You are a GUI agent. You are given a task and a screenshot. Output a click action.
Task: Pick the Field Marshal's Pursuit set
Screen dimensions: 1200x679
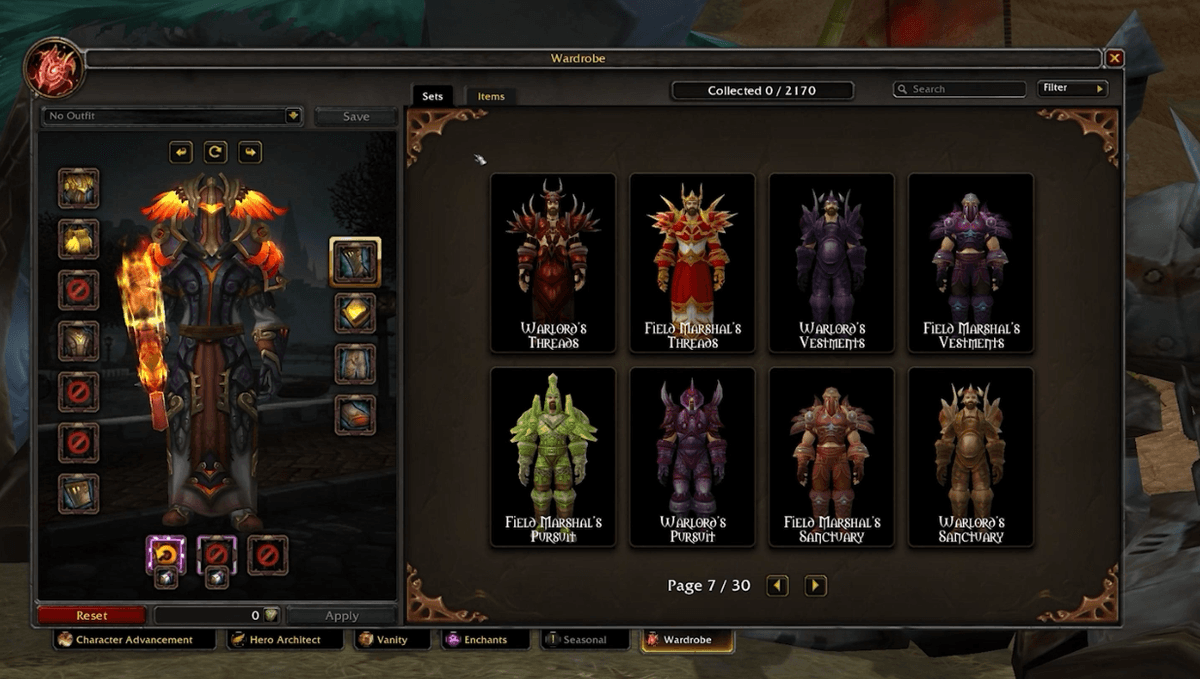pos(553,457)
